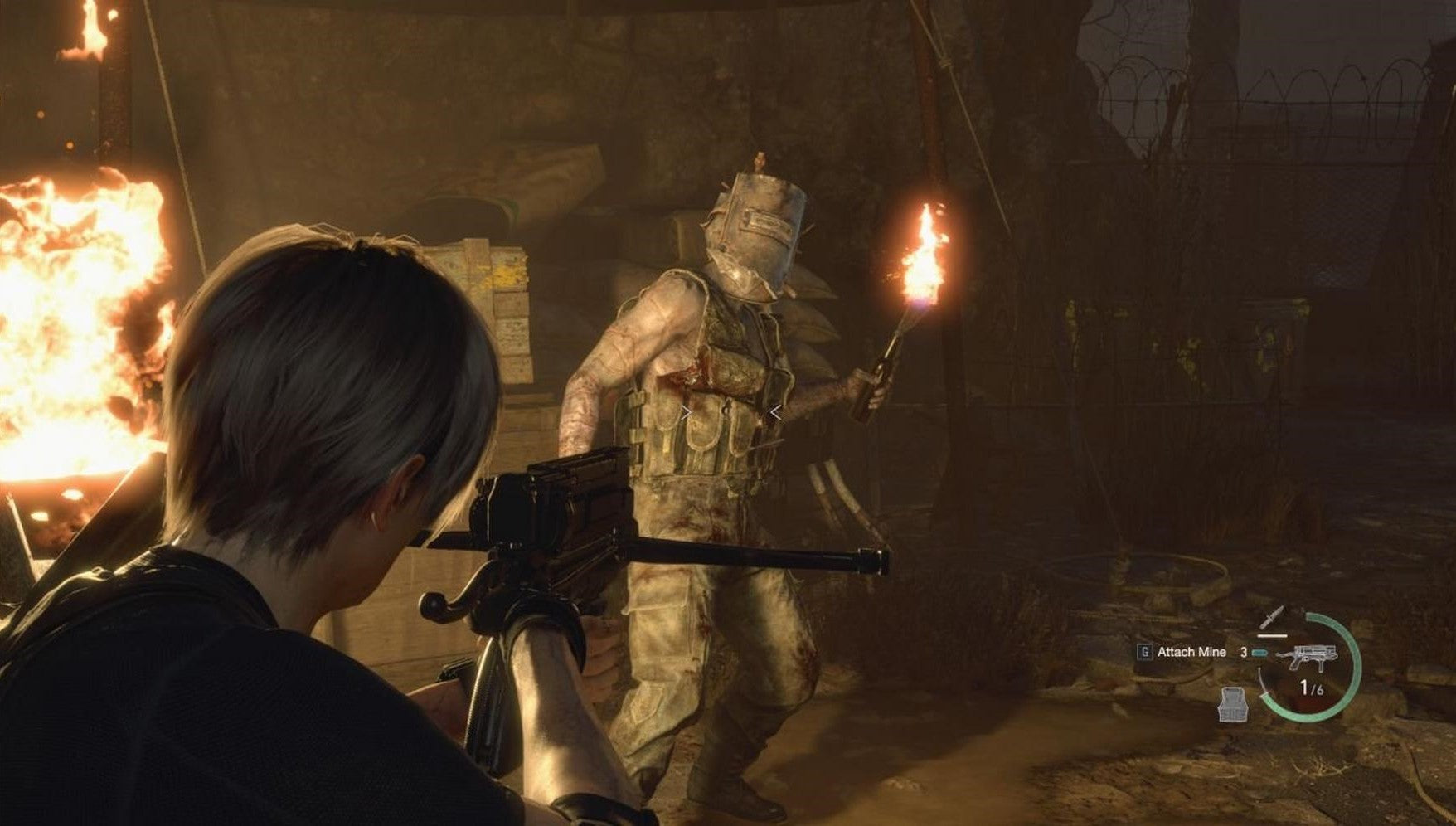
Task: Select the body armor vest icon
Action: click(1233, 704)
